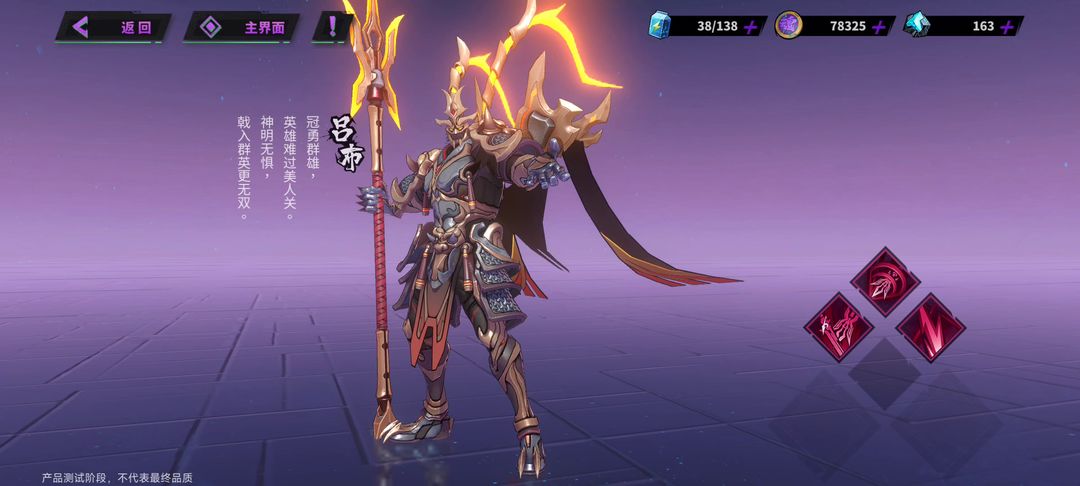The width and height of the screenshot is (1080, 486).
Task: Add crystals using the plus button
Action: click(x=1007, y=26)
